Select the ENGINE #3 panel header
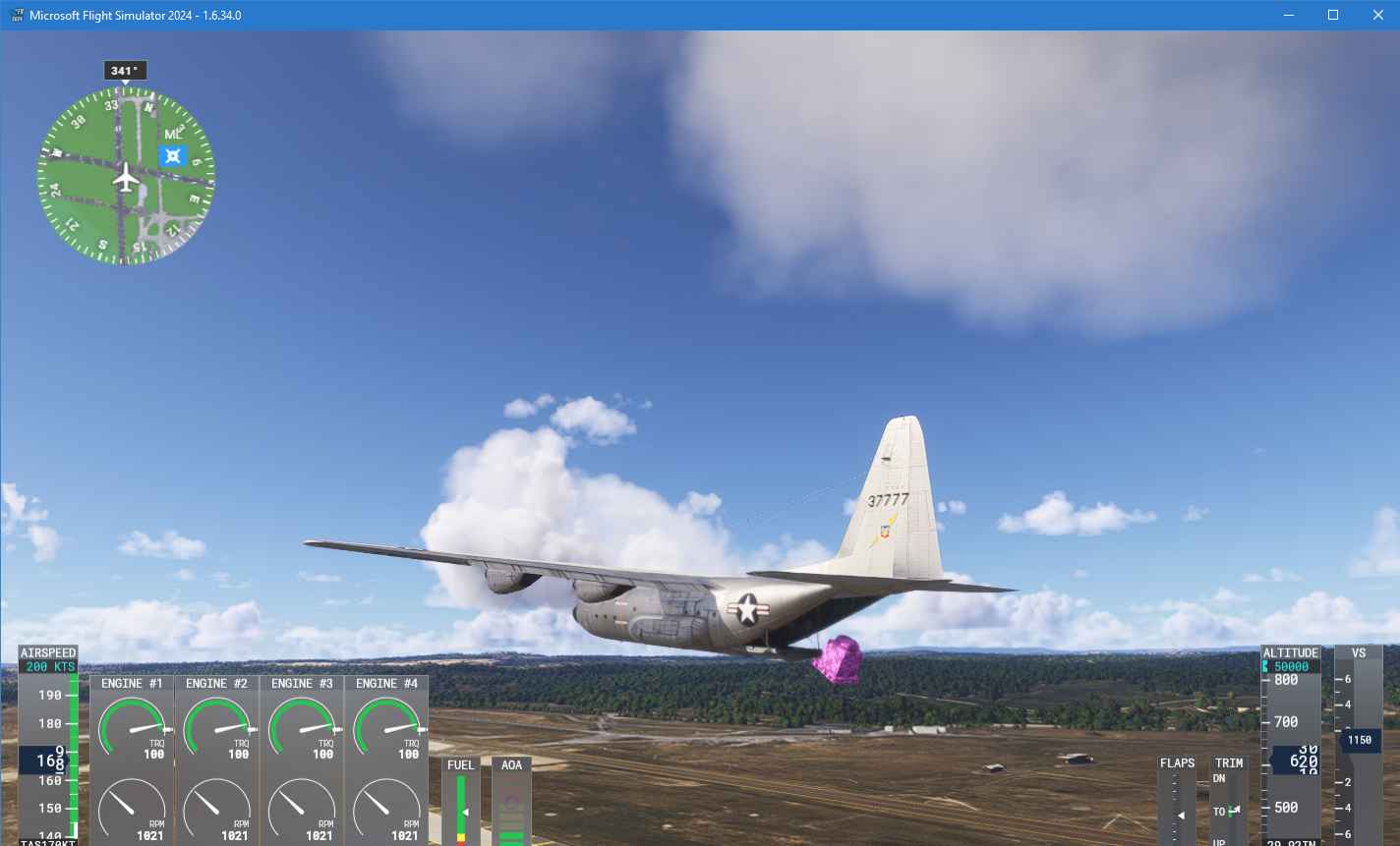The height and width of the screenshot is (846, 1400). 301,683
